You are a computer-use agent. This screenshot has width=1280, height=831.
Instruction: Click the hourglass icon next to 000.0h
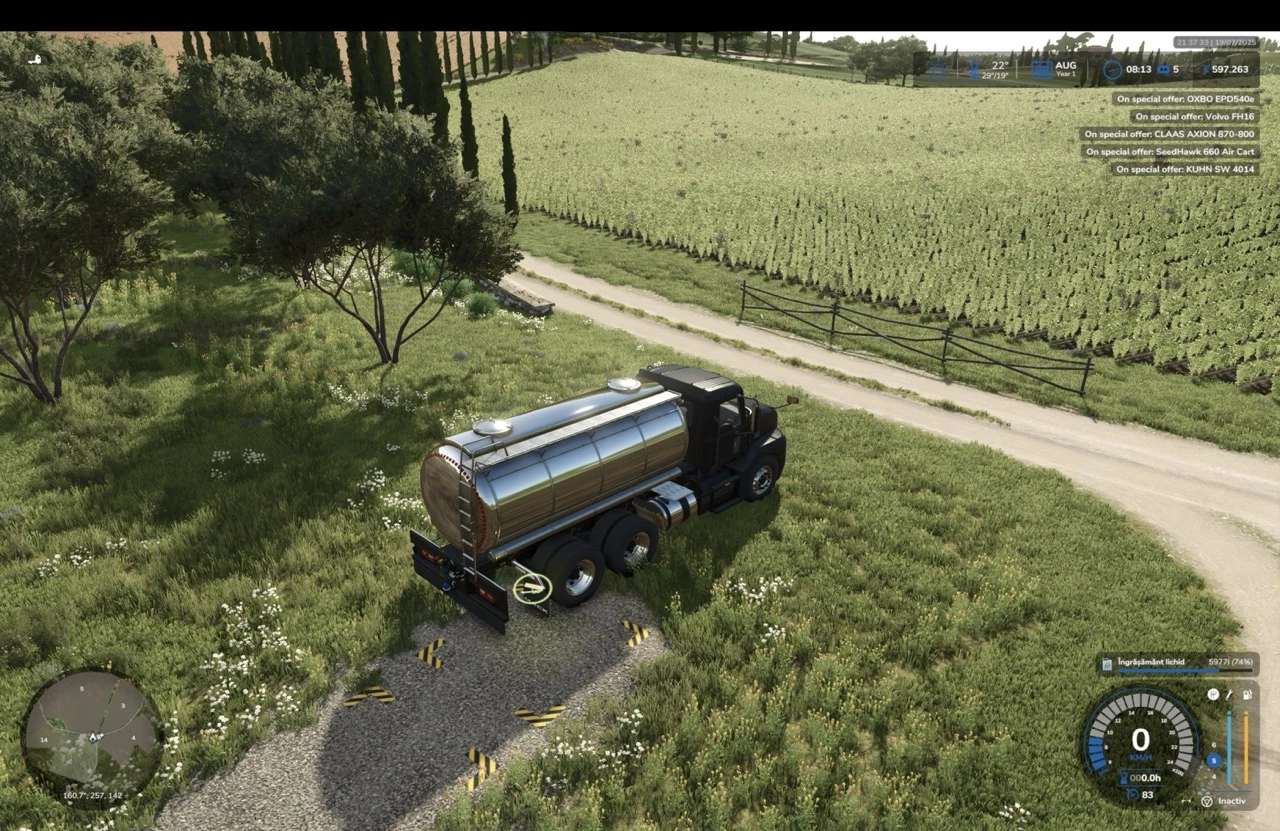[x=1126, y=777]
